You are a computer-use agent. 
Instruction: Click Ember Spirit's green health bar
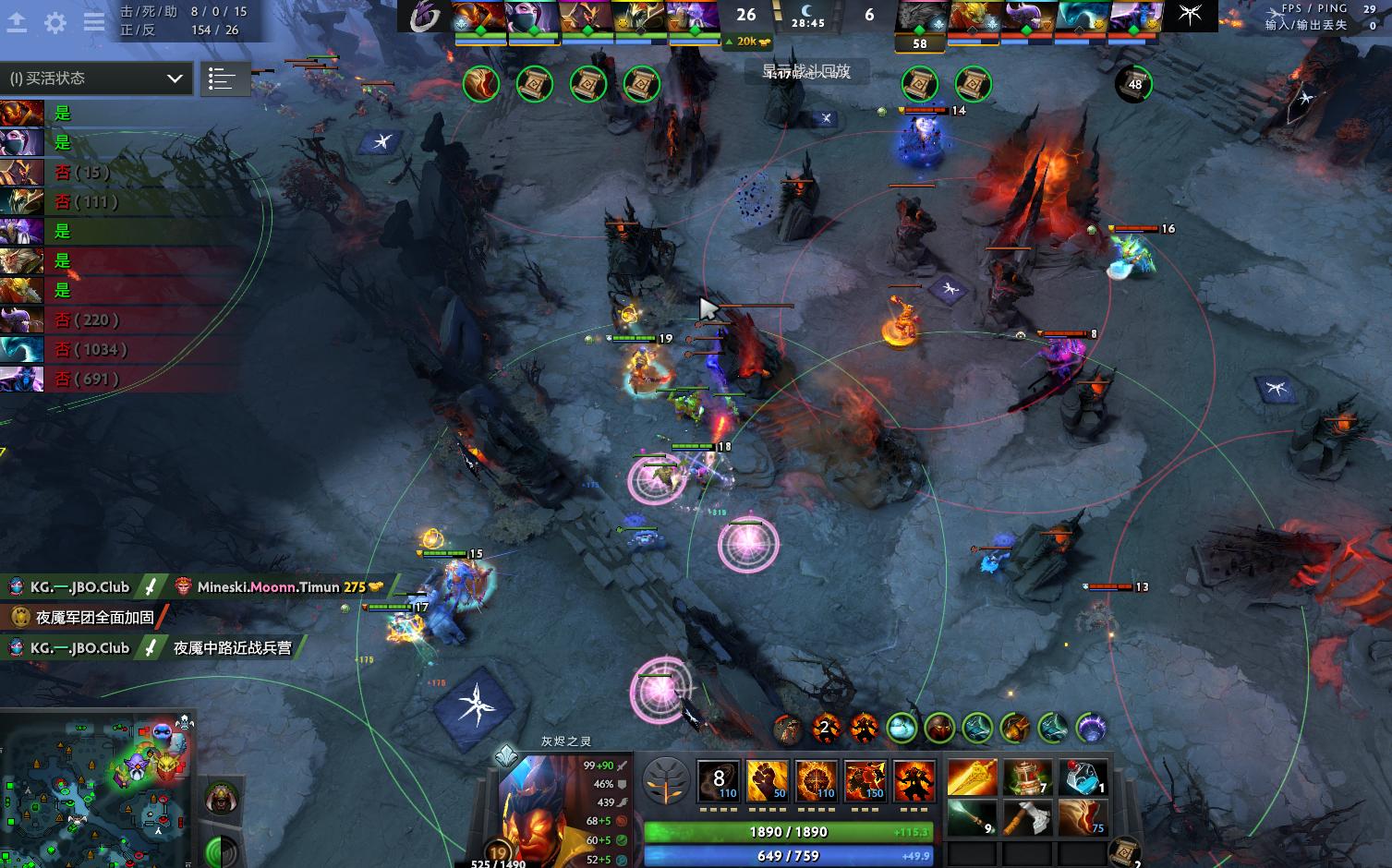pyautogui.click(x=790, y=831)
